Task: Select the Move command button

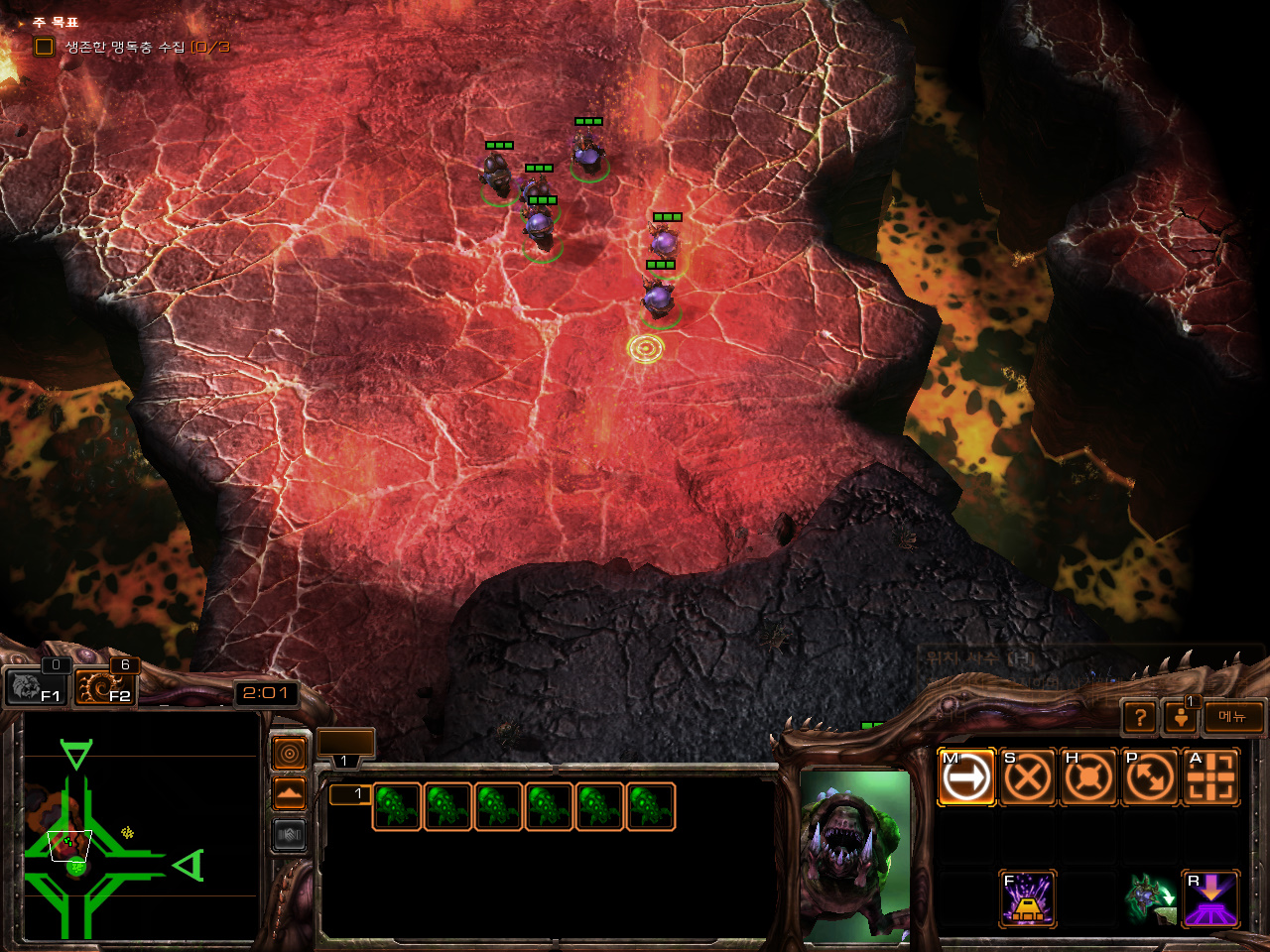Action: click(966, 776)
